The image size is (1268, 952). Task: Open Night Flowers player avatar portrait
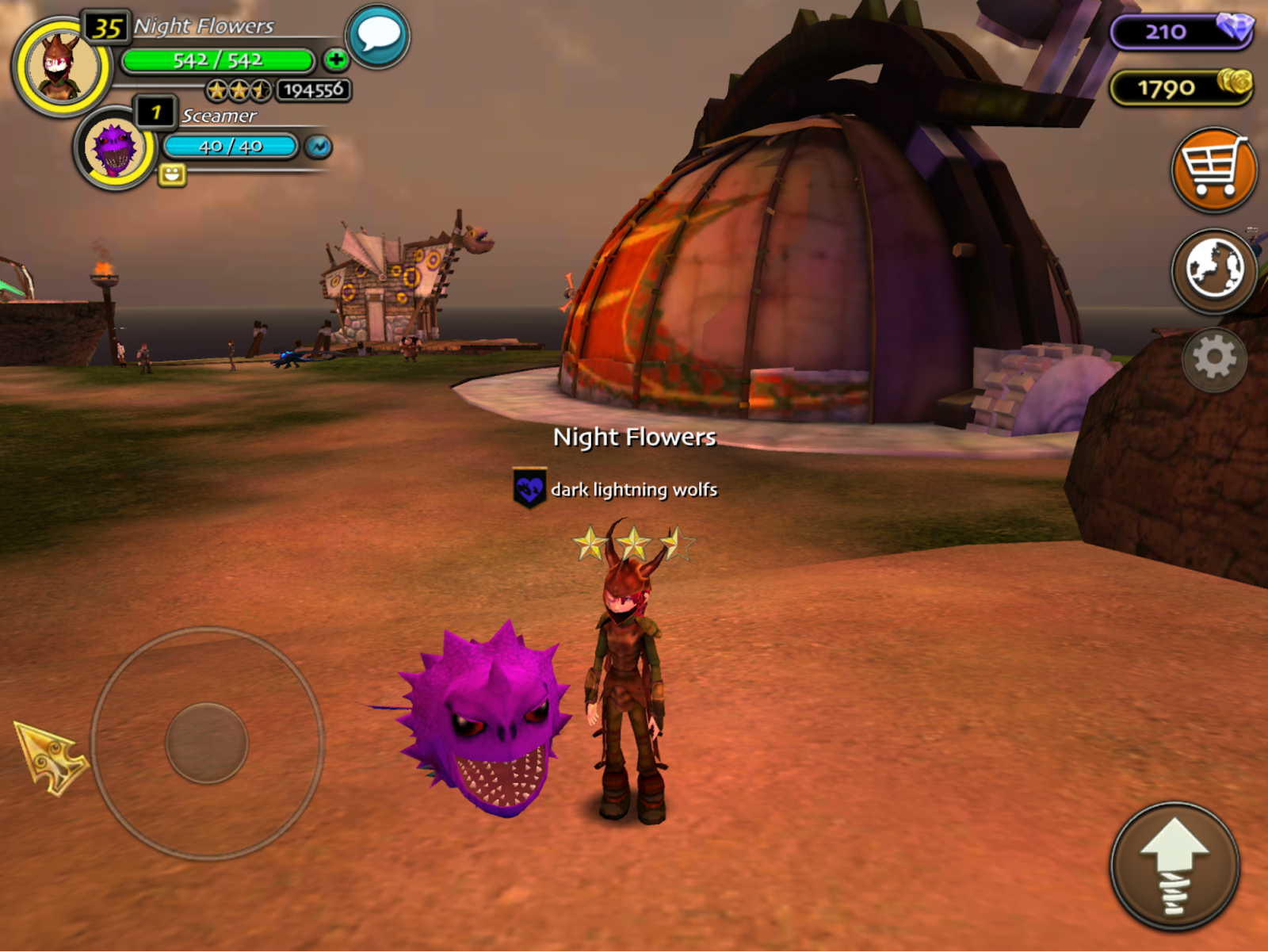click(x=61, y=67)
